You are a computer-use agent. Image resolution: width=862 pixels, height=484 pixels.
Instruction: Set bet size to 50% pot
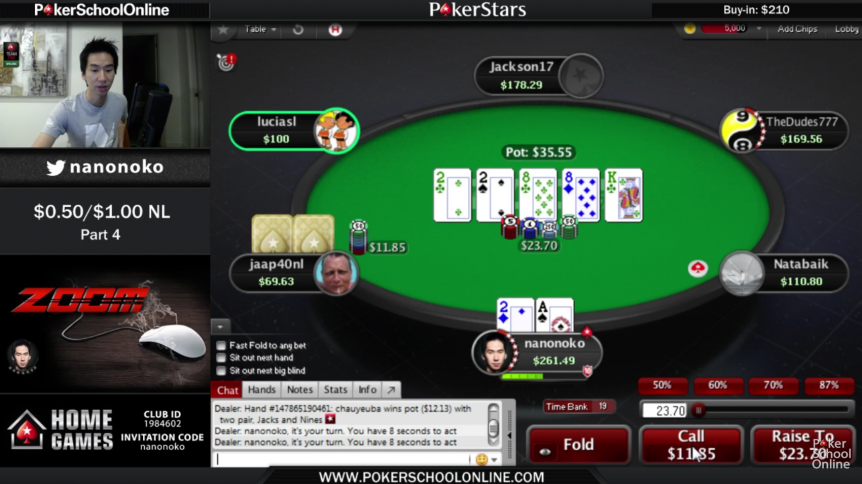coord(662,385)
